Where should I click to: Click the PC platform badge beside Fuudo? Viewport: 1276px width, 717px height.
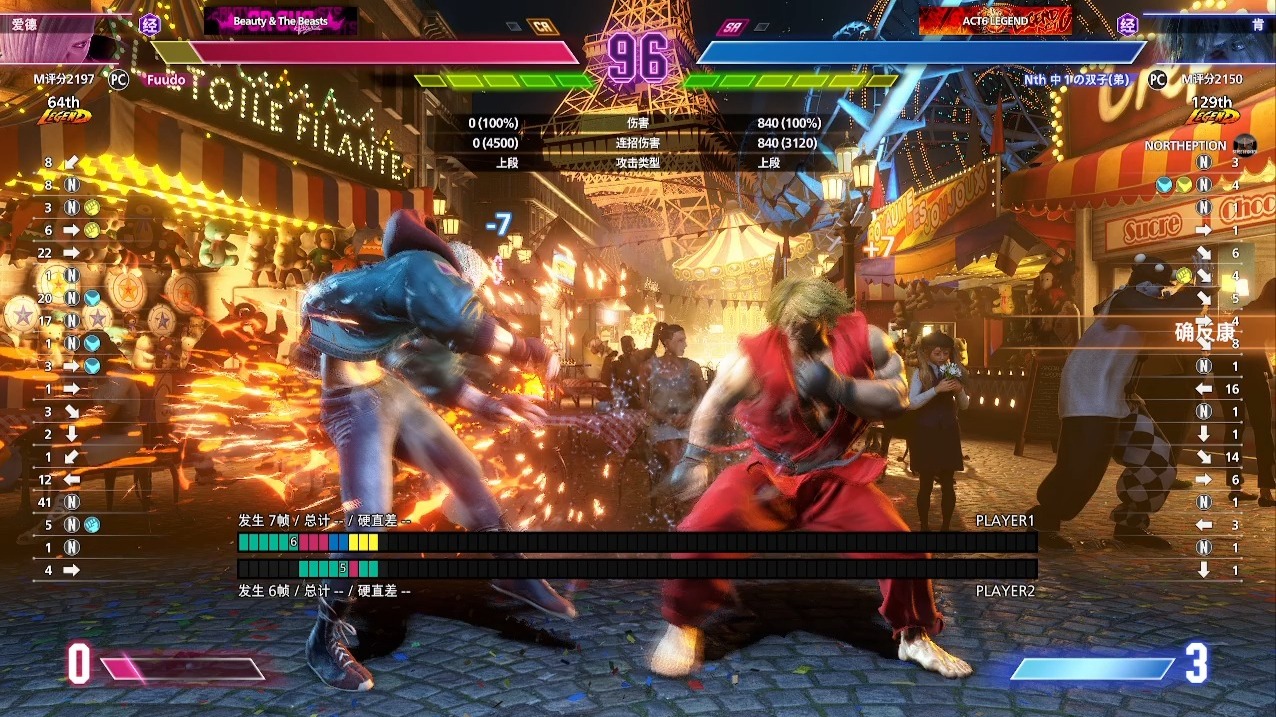pos(118,79)
